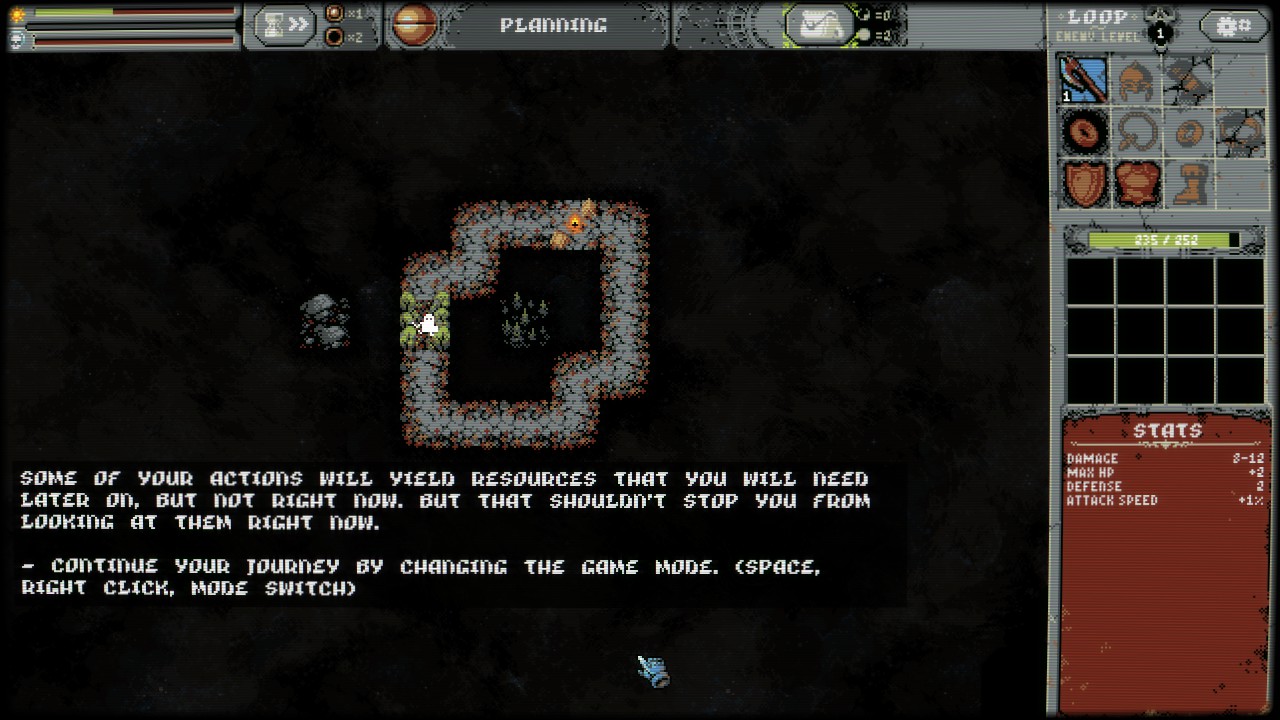Click the hourglass game speed button
The width and height of the screenshot is (1280, 720).
click(283, 26)
